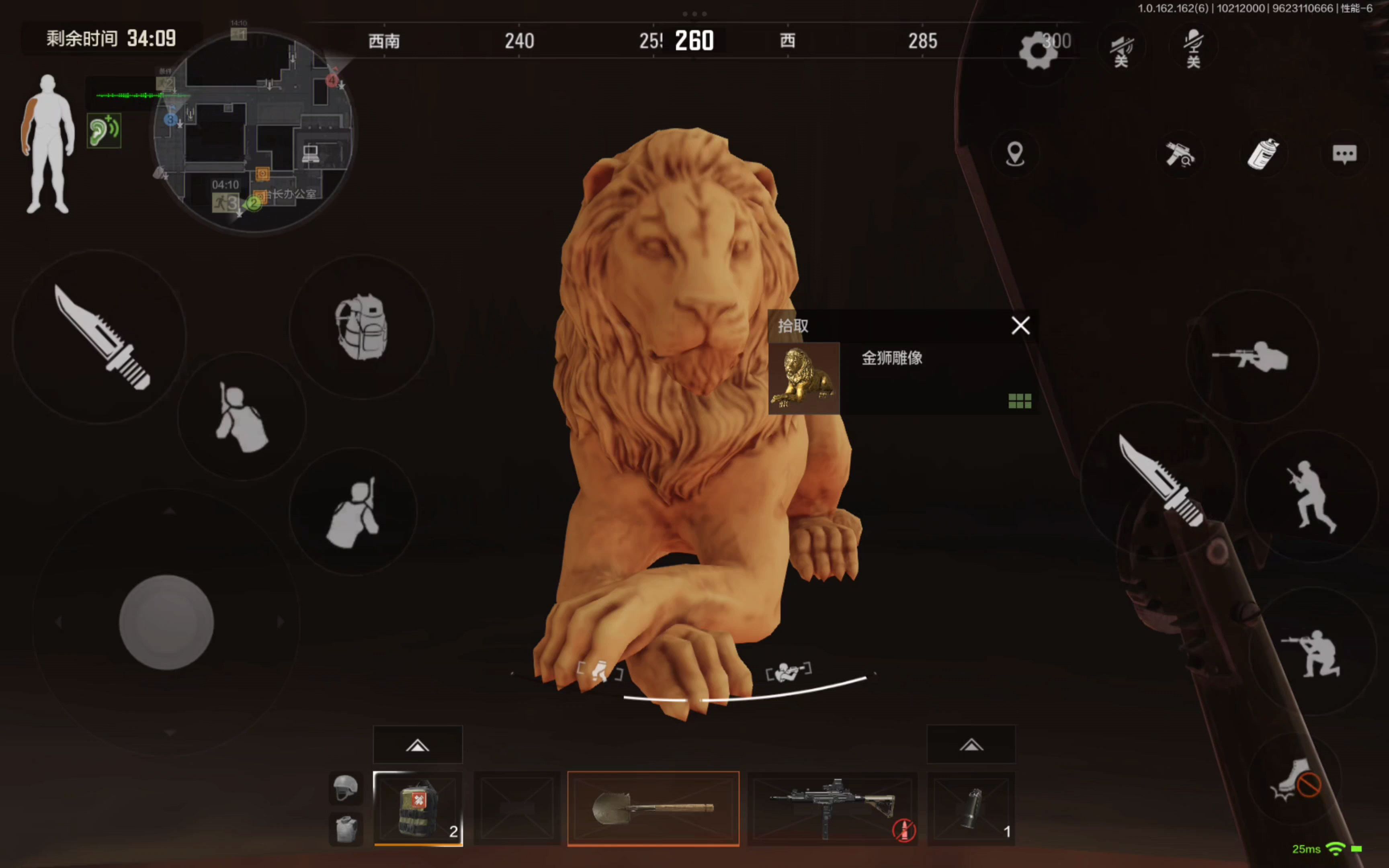This screenshot has width=1389, height=868.
Task: Tap the prone stance button
Action: 1251,359
